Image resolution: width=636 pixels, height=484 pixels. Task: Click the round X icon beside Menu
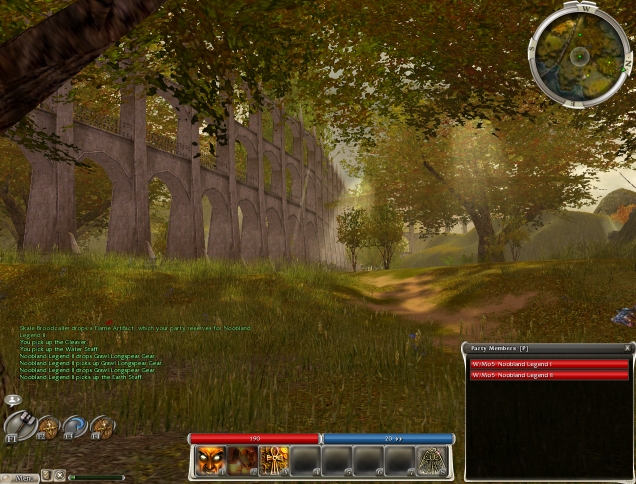coord(60,476)
